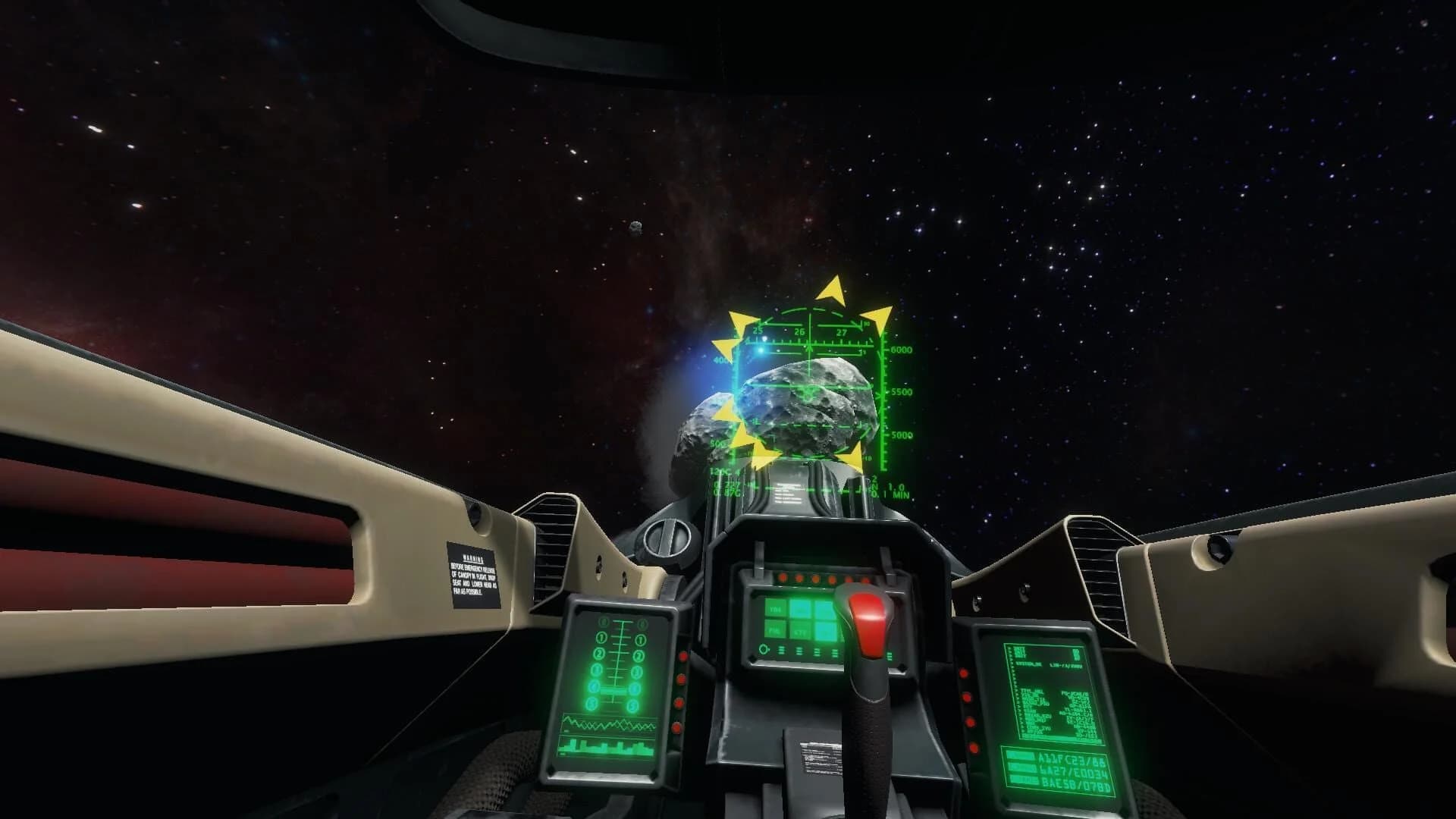Image resolution: width=1456 pixels, height=819 pixels.
Task: Expand the small green stack icon right of the joystick
Action: [x=889, y=658]
